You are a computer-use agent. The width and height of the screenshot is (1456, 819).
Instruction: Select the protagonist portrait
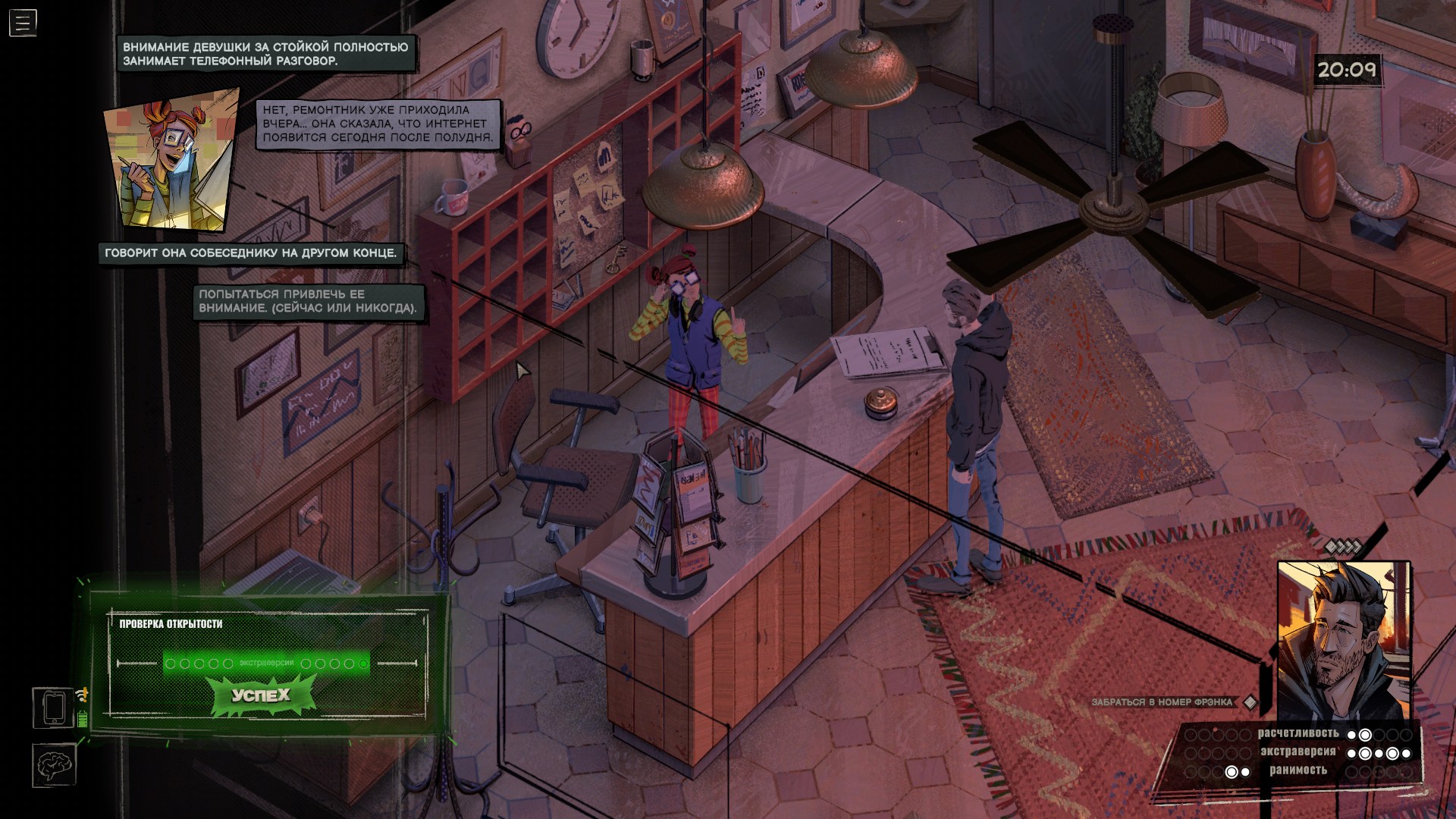click(1343, 639)
